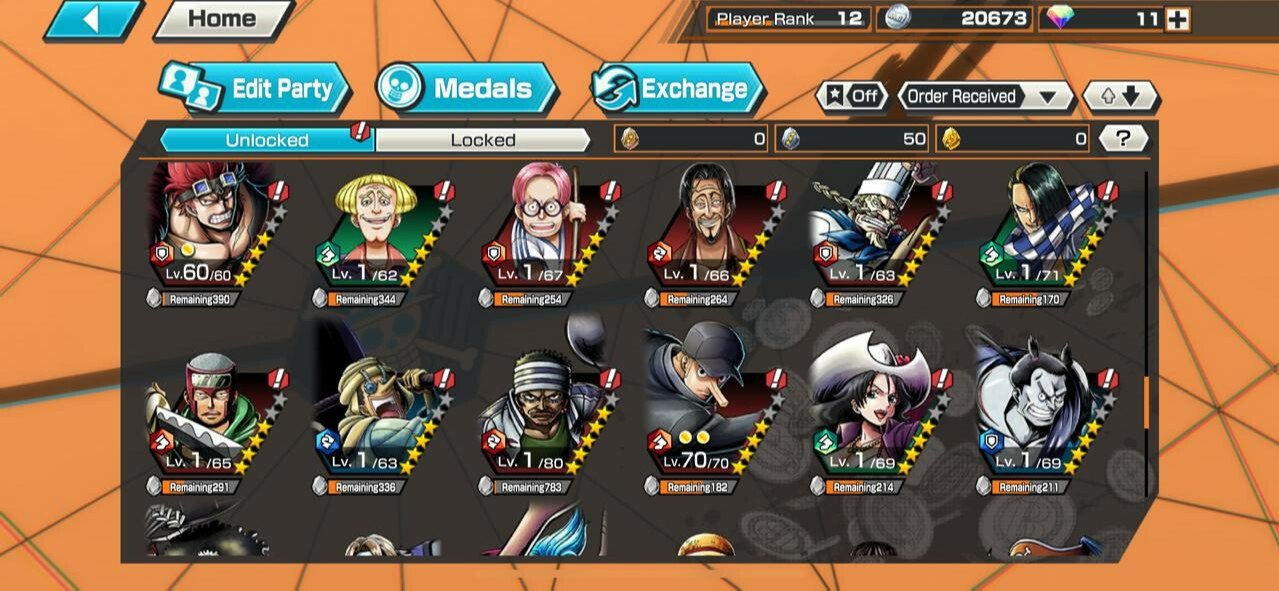The height and width of the screenshot is (591, 1279).
Task: Add more rainbow diamonds with plus button
Action: click(1178, 19)
